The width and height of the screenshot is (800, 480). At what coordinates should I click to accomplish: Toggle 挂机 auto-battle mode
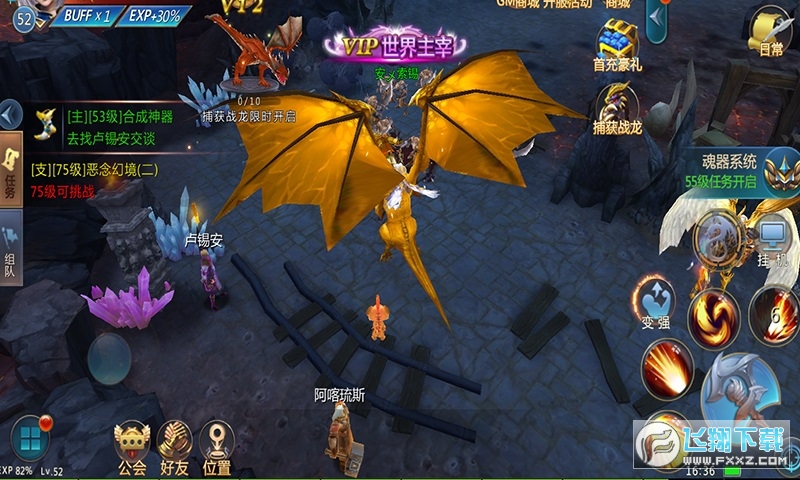772,240
